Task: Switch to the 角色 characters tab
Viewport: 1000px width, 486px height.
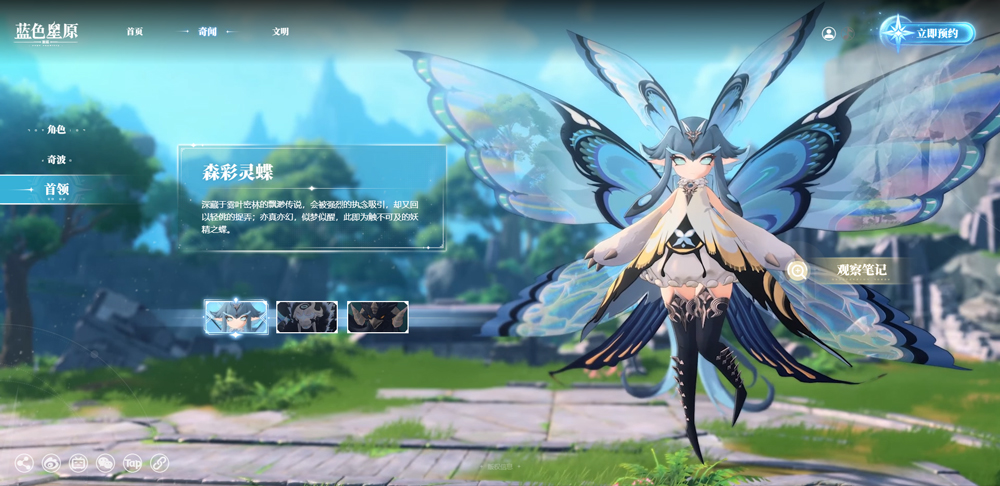Action: click(x=56, y=130)
